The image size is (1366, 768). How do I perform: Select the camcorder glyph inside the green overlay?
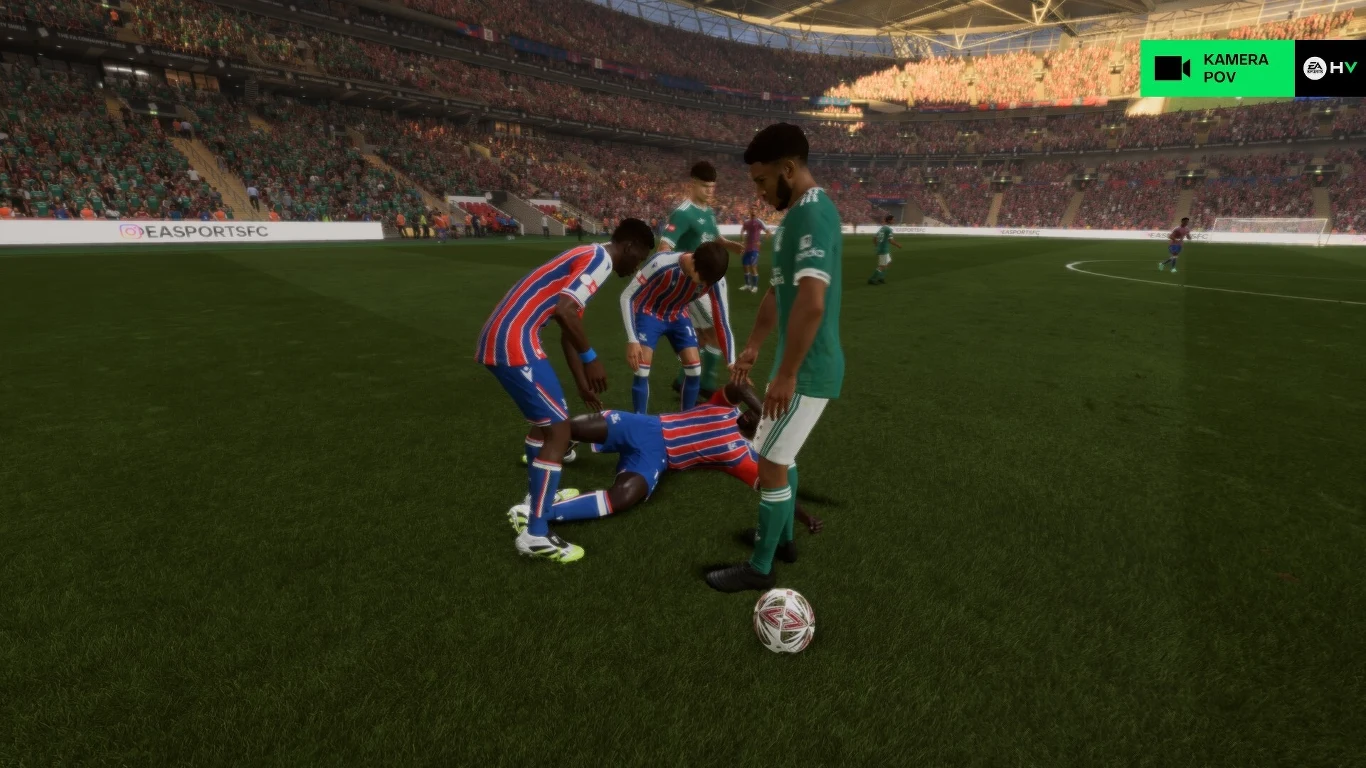[x=1172, y=68]
